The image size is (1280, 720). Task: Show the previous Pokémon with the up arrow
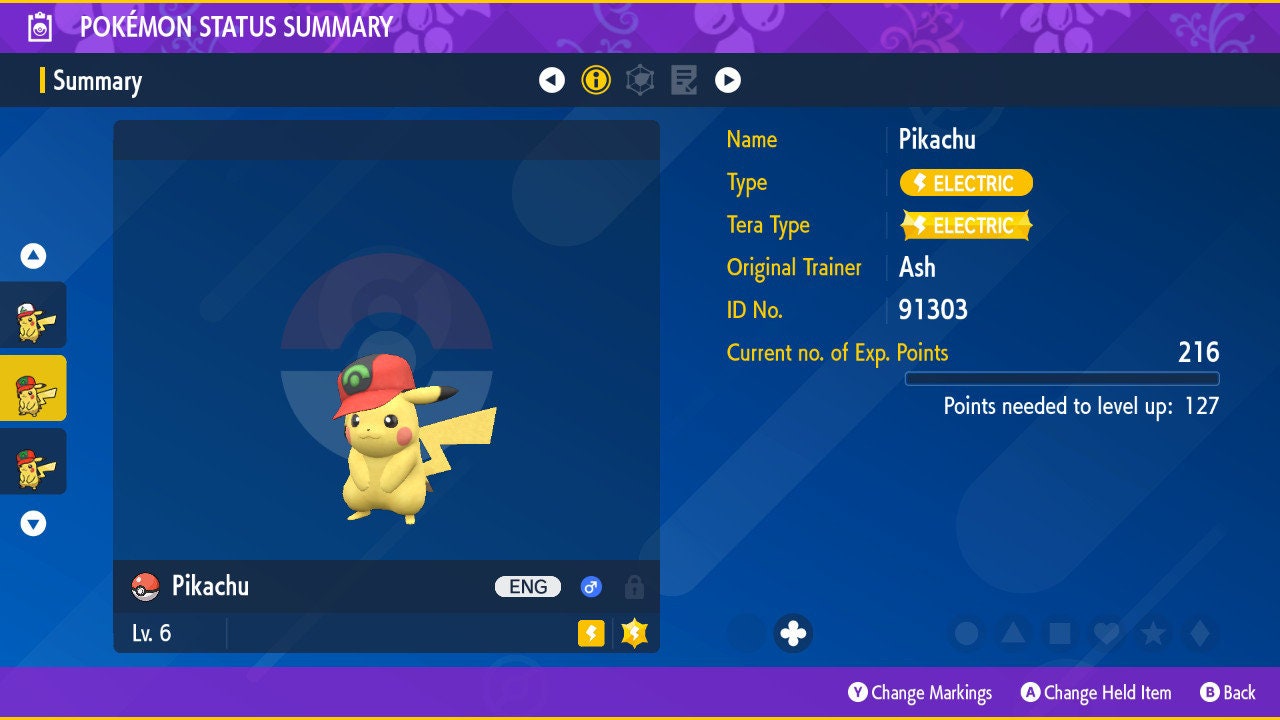tap(33, 256)
